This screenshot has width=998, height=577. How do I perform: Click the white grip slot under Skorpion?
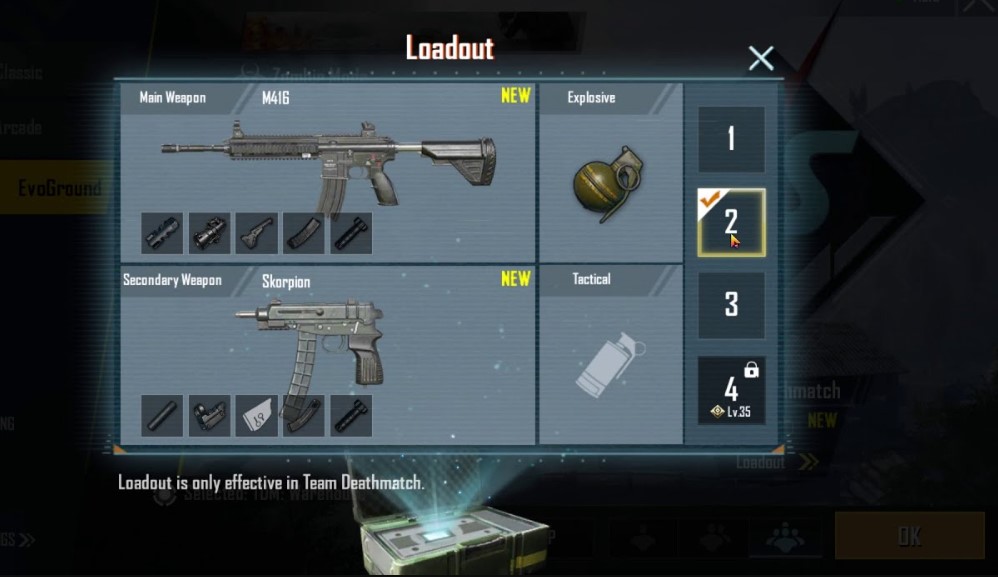point(257,416)
